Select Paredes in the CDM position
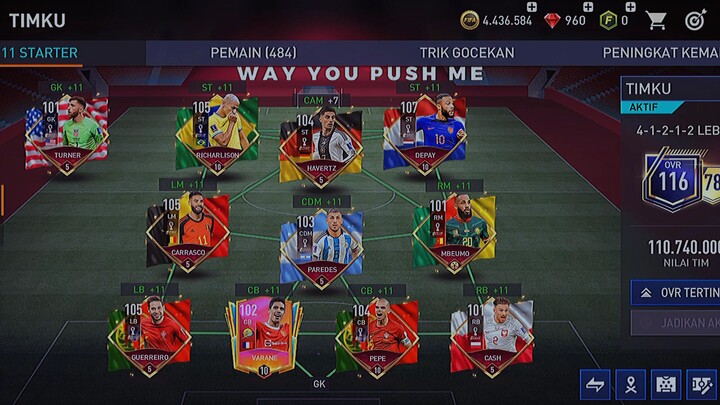The width and height of the screenshot is (720, 405). tap(320, 246)
